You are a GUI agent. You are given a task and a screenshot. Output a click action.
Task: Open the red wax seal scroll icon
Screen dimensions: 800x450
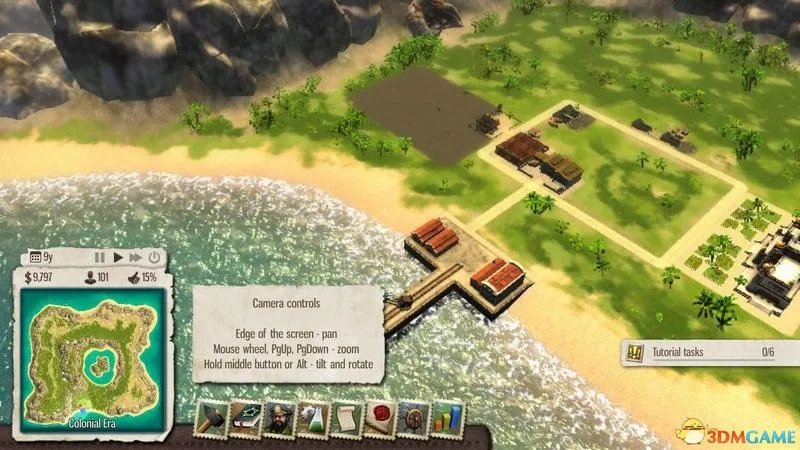378,420
